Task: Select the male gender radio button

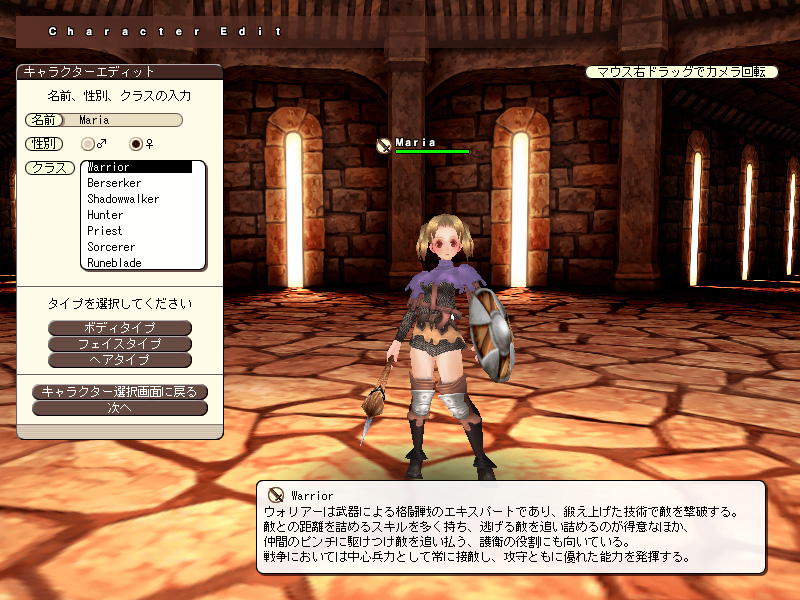Action: click(89, 144)
